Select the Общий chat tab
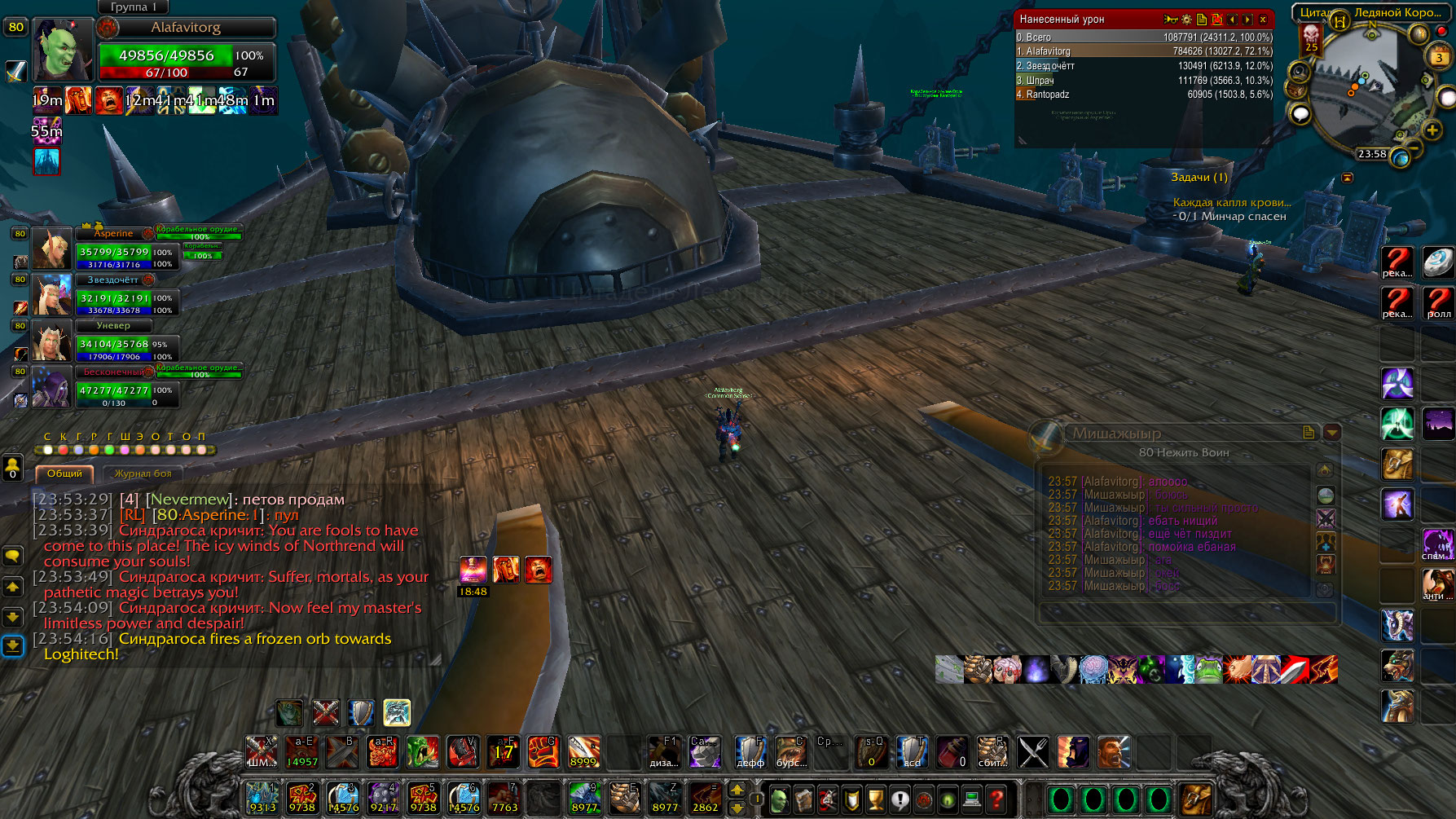Viewport: 1456px width, 819px height. [64, 473]
